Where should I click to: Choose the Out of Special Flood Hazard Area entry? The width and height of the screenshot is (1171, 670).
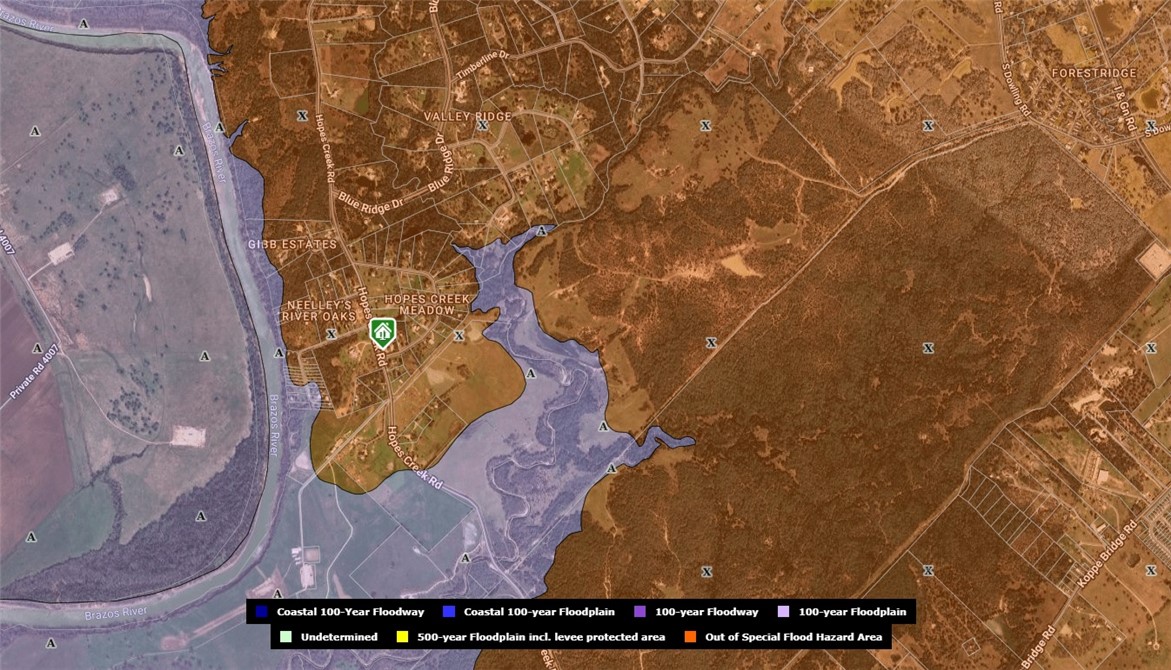[x=780, y=636]
